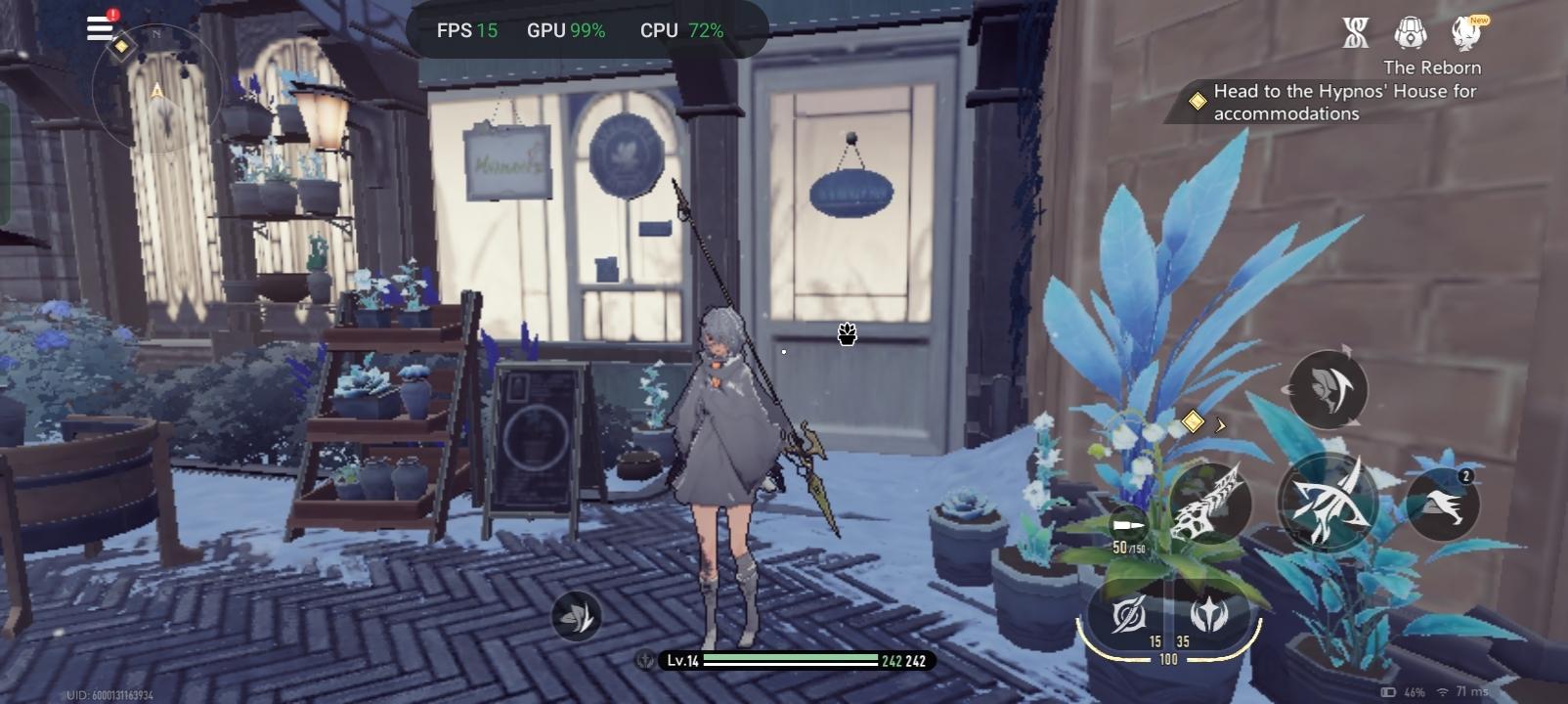Screen dimensions: 1568x704
Task: Select the yellow diamond quest marker on minimap
Action: click(121, 46)
